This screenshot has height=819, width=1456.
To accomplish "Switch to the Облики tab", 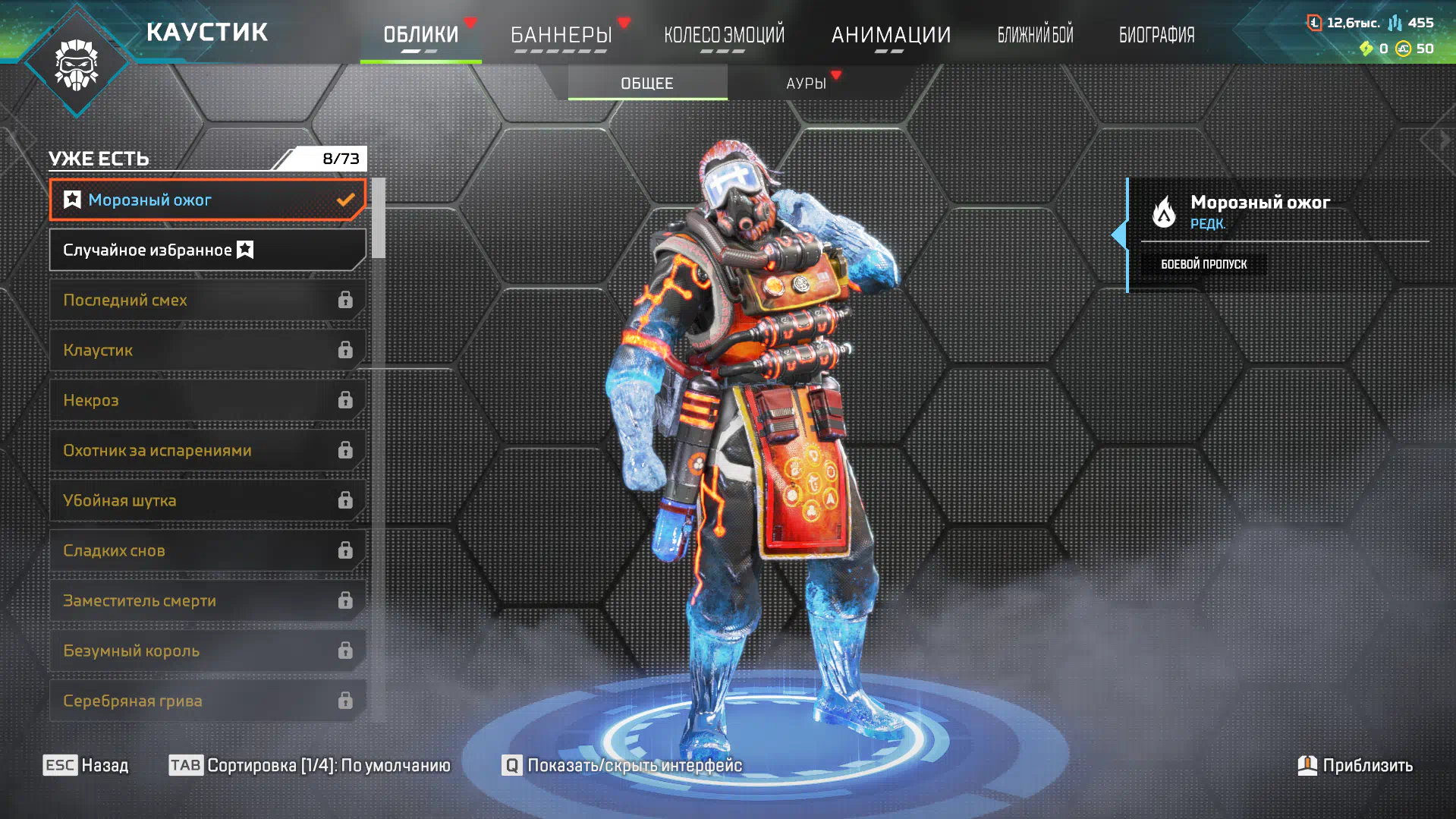I will pos(420,35).
